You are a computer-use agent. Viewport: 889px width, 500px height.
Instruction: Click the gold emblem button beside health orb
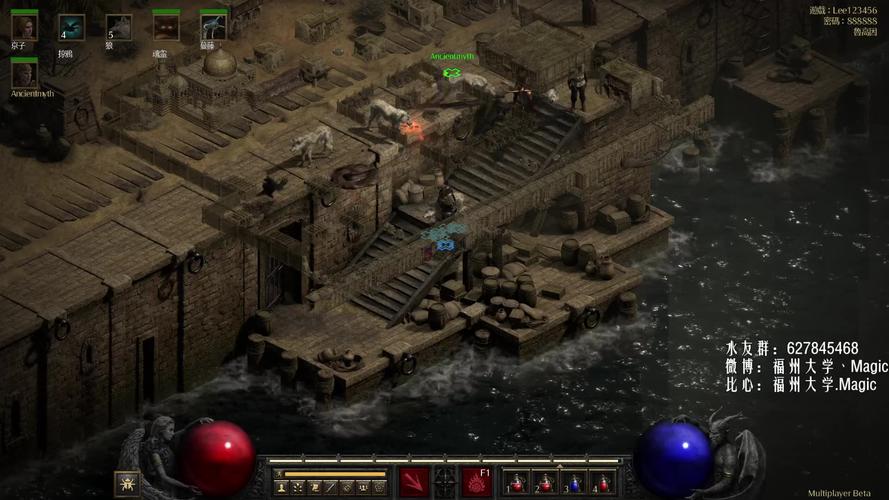click(x=127, y=483)
